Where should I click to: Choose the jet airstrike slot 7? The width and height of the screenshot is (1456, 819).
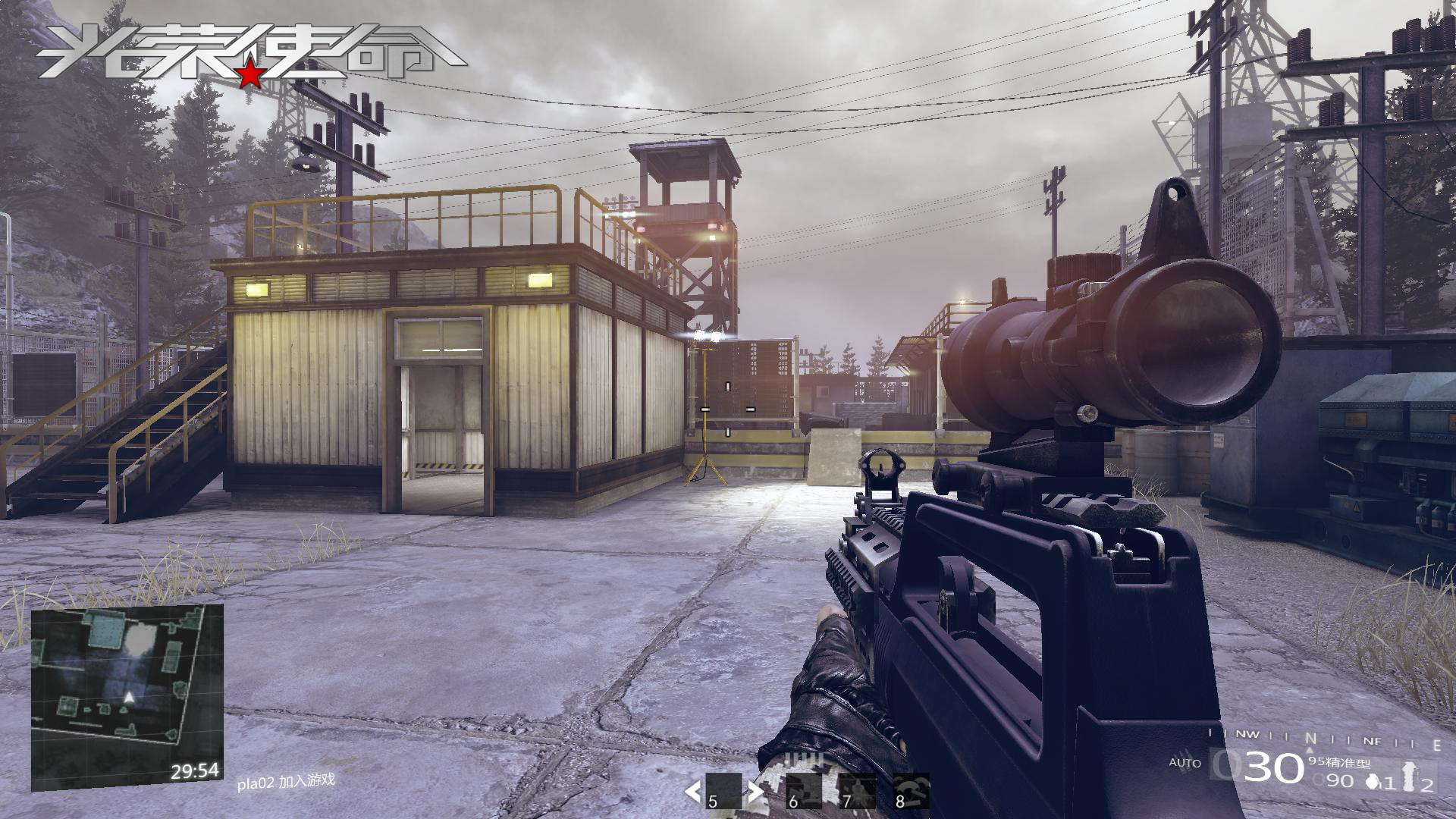point(857,792)
